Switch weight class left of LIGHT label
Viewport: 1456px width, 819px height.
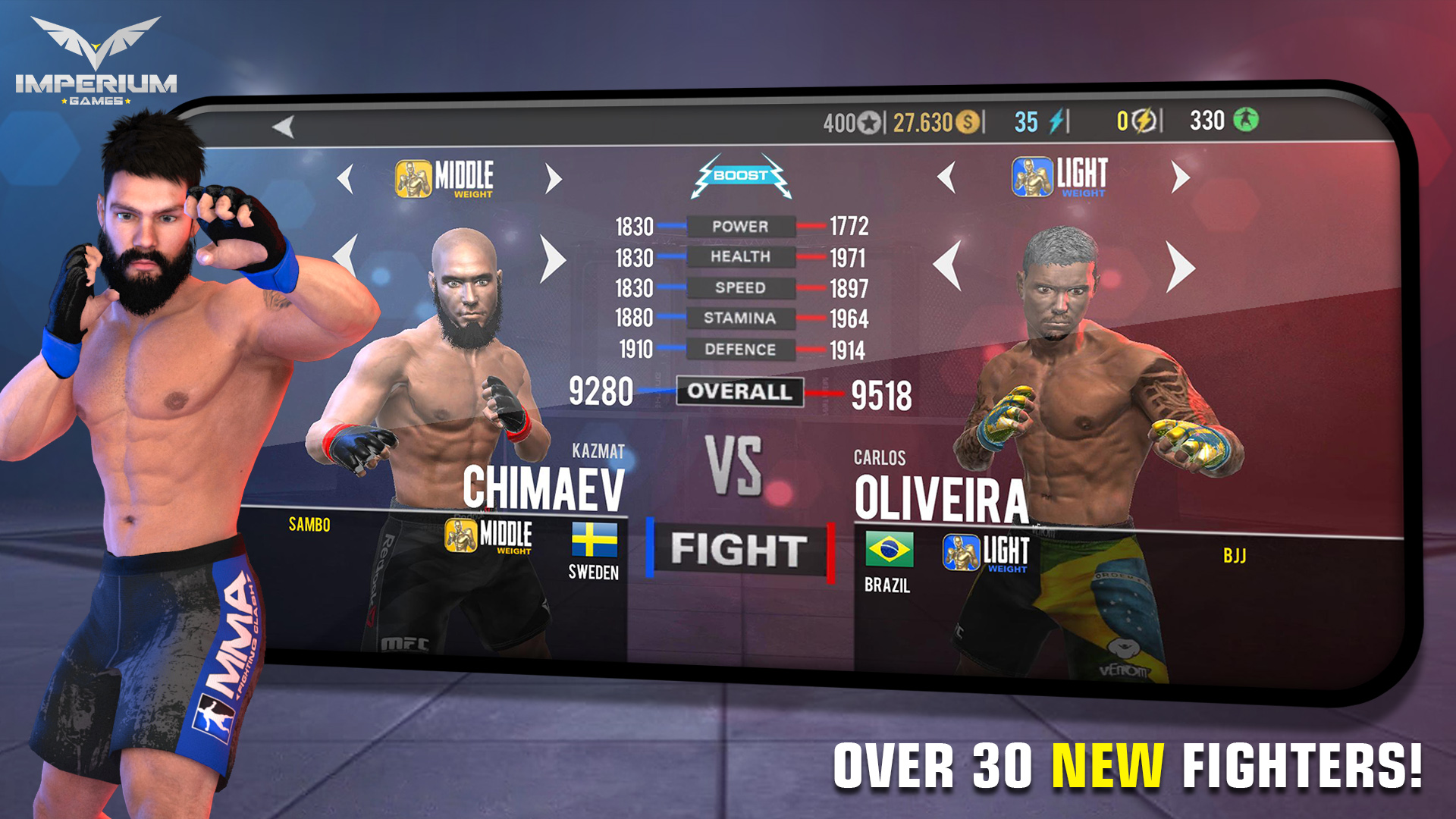[x=946, y=177]
